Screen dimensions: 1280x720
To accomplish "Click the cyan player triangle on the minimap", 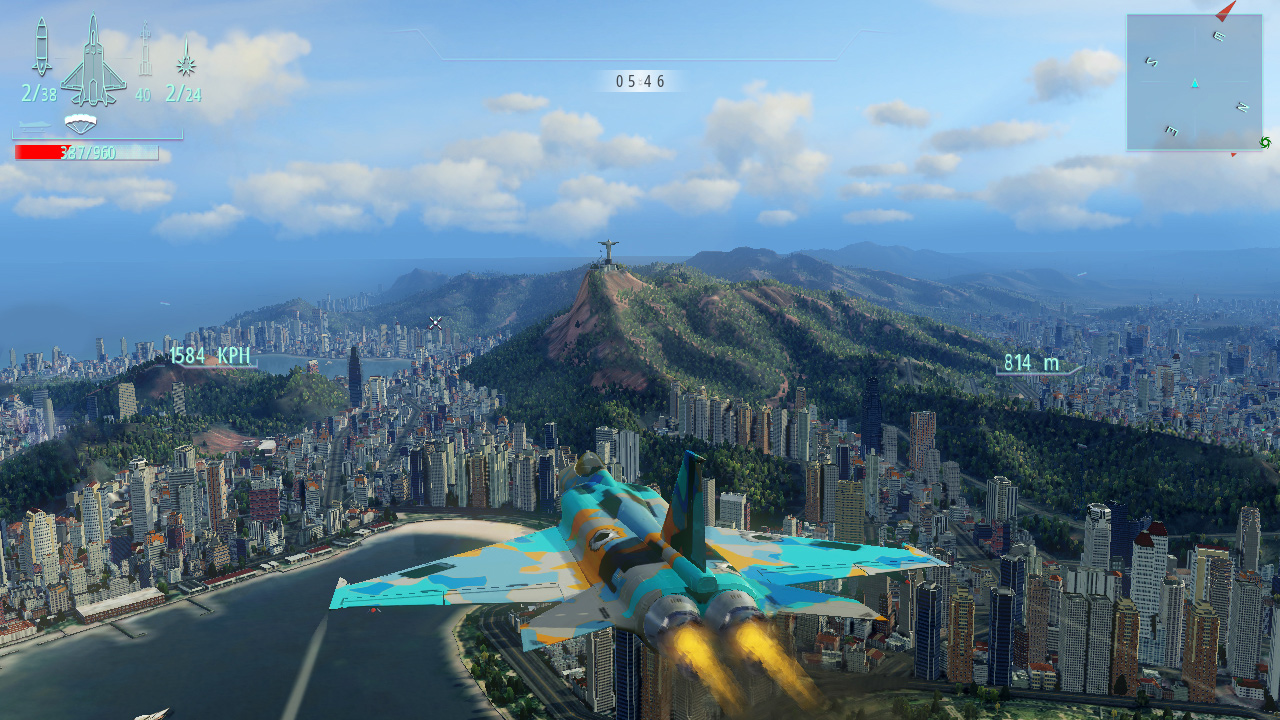I will [x=1194, y=83].
